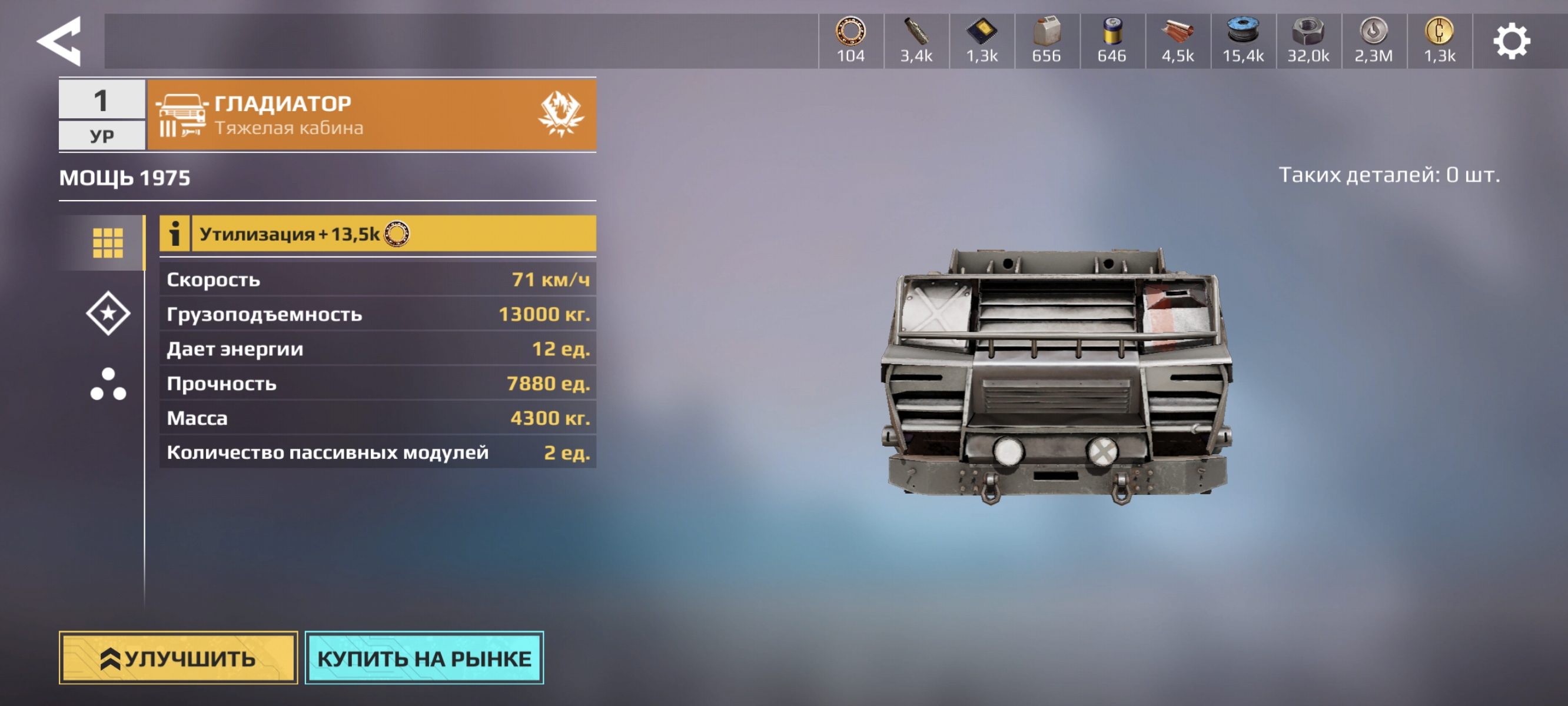Open the star diamond tab
The image size is (1568, 706).
click(x=108, y=314)
